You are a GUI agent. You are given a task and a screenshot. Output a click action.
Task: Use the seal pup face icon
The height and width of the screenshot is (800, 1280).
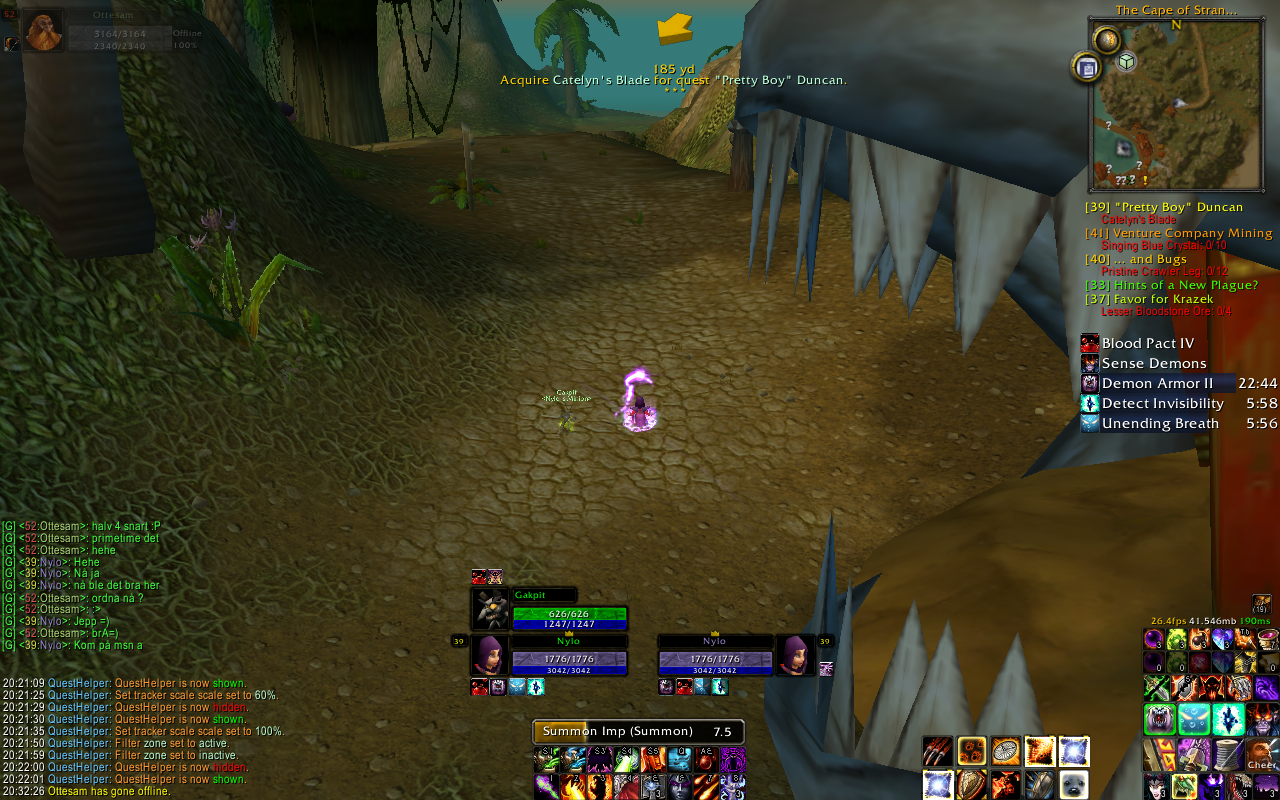pyautogui.click(x=1074, y=784)
